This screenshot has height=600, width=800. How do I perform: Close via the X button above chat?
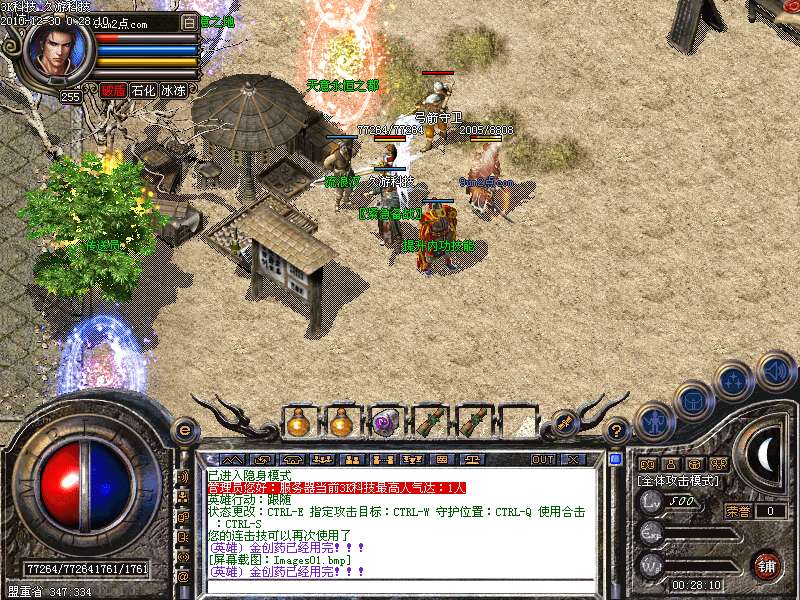(x=573, y=459)
